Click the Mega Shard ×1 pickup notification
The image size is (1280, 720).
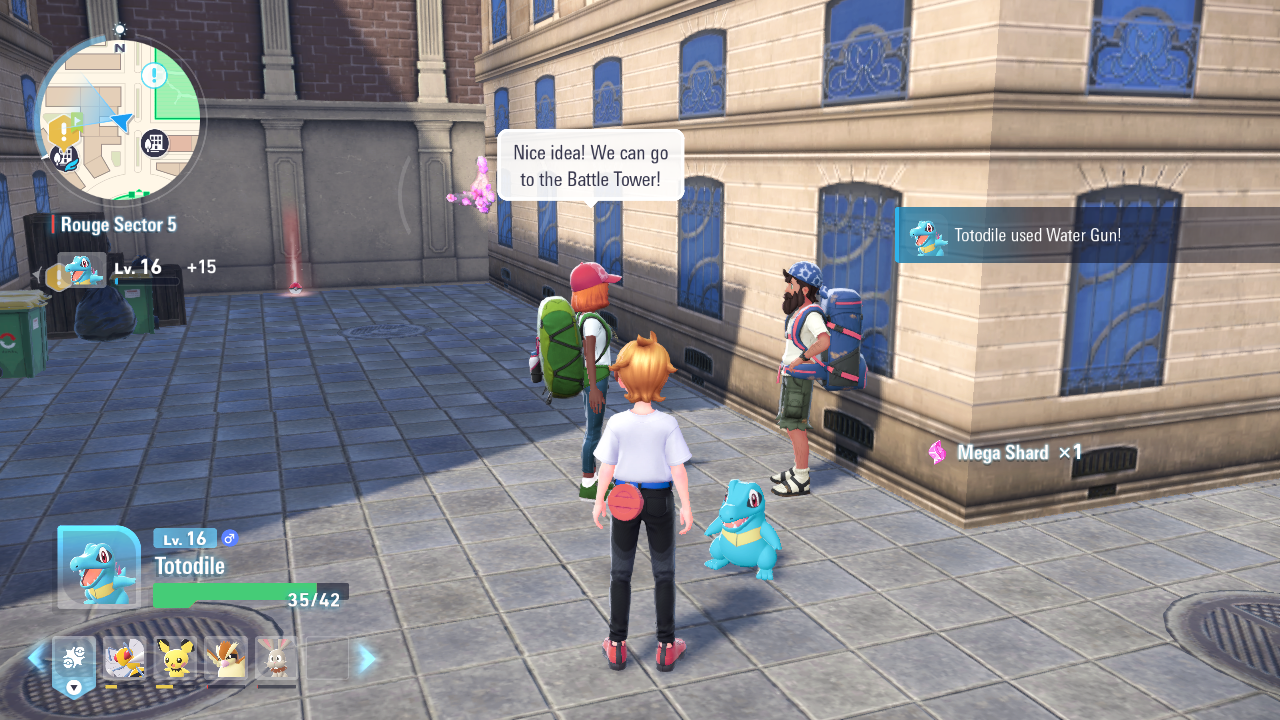click(1005, 453)
